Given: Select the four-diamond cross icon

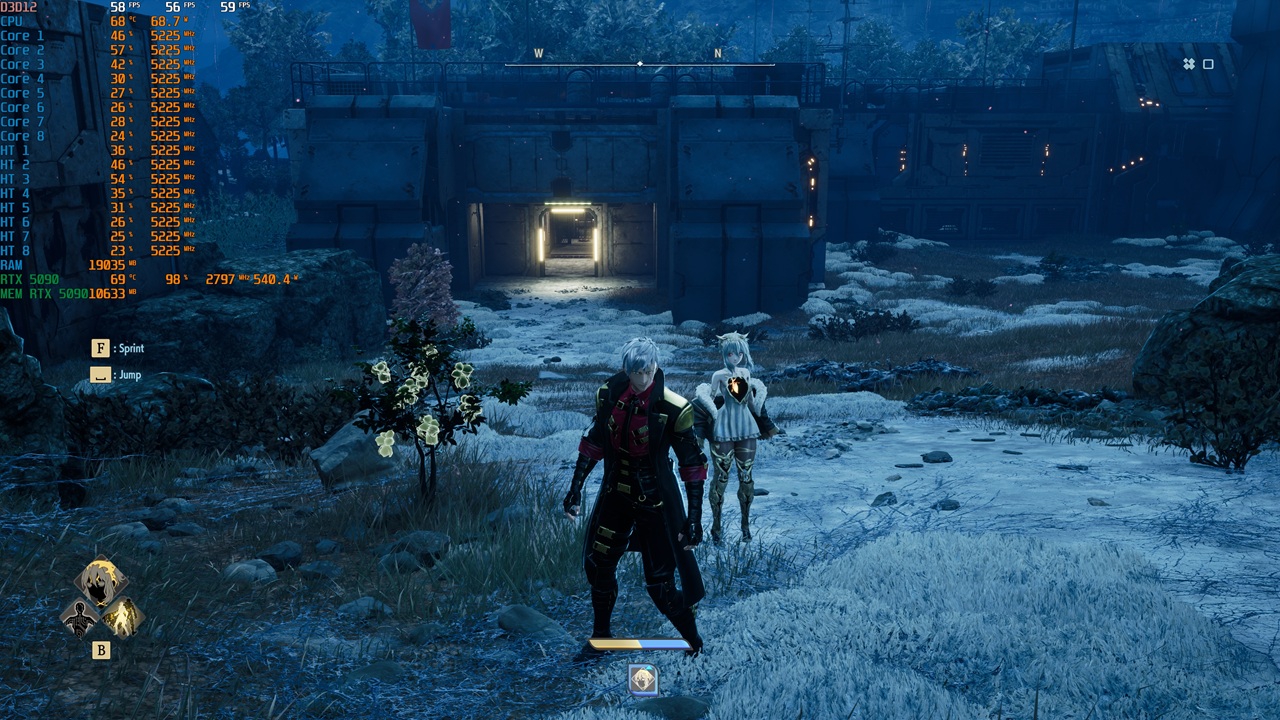Looking at the screenshot, I should (1189, 64).
